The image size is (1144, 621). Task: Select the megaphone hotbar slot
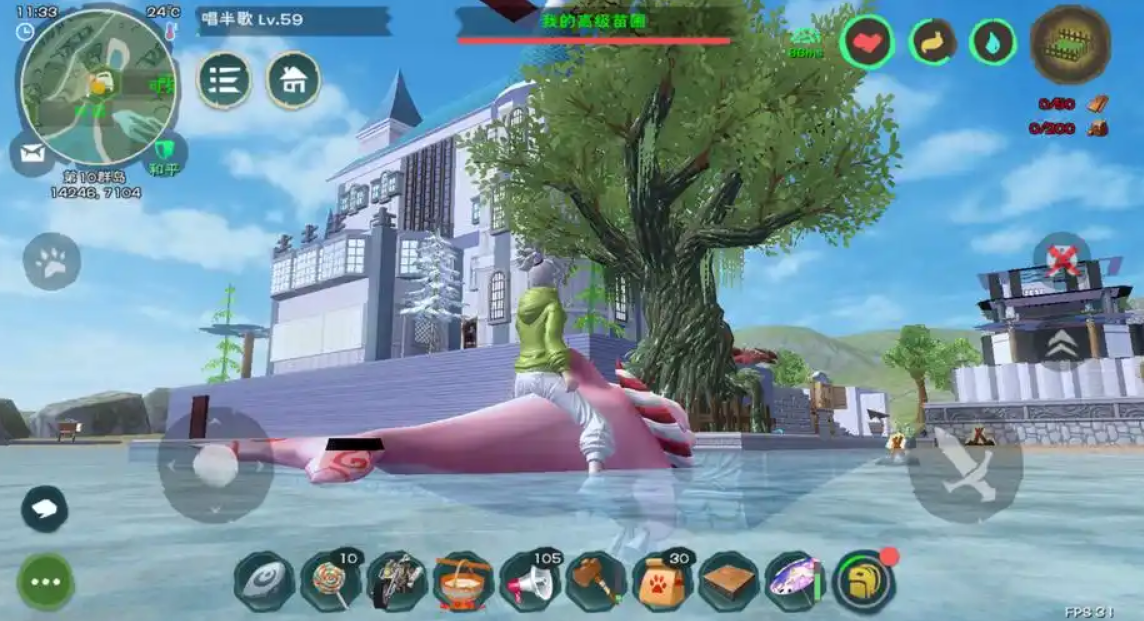click(530, 582)
